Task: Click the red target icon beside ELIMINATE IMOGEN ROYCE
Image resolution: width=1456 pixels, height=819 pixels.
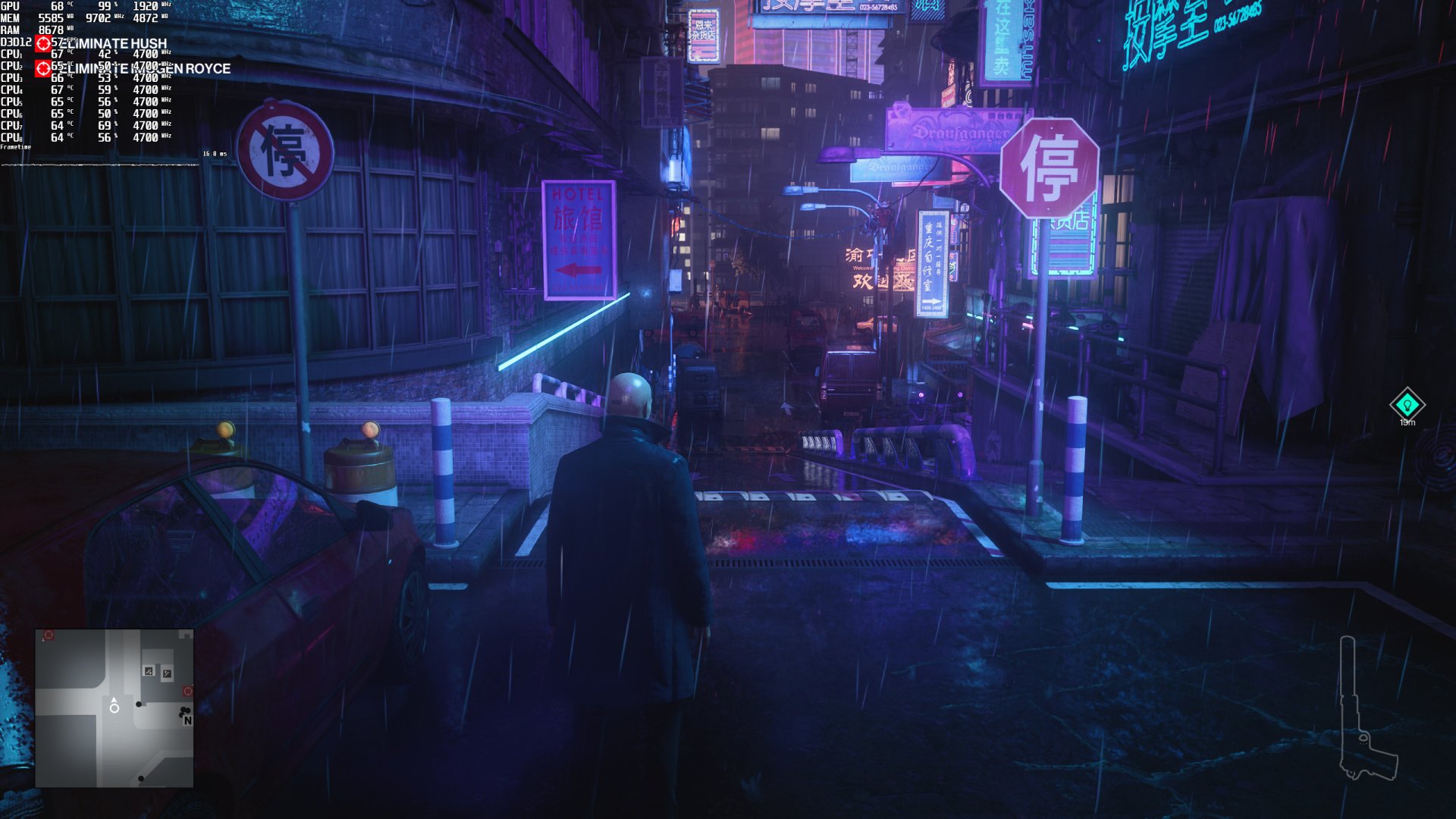Action: point(43,68)
